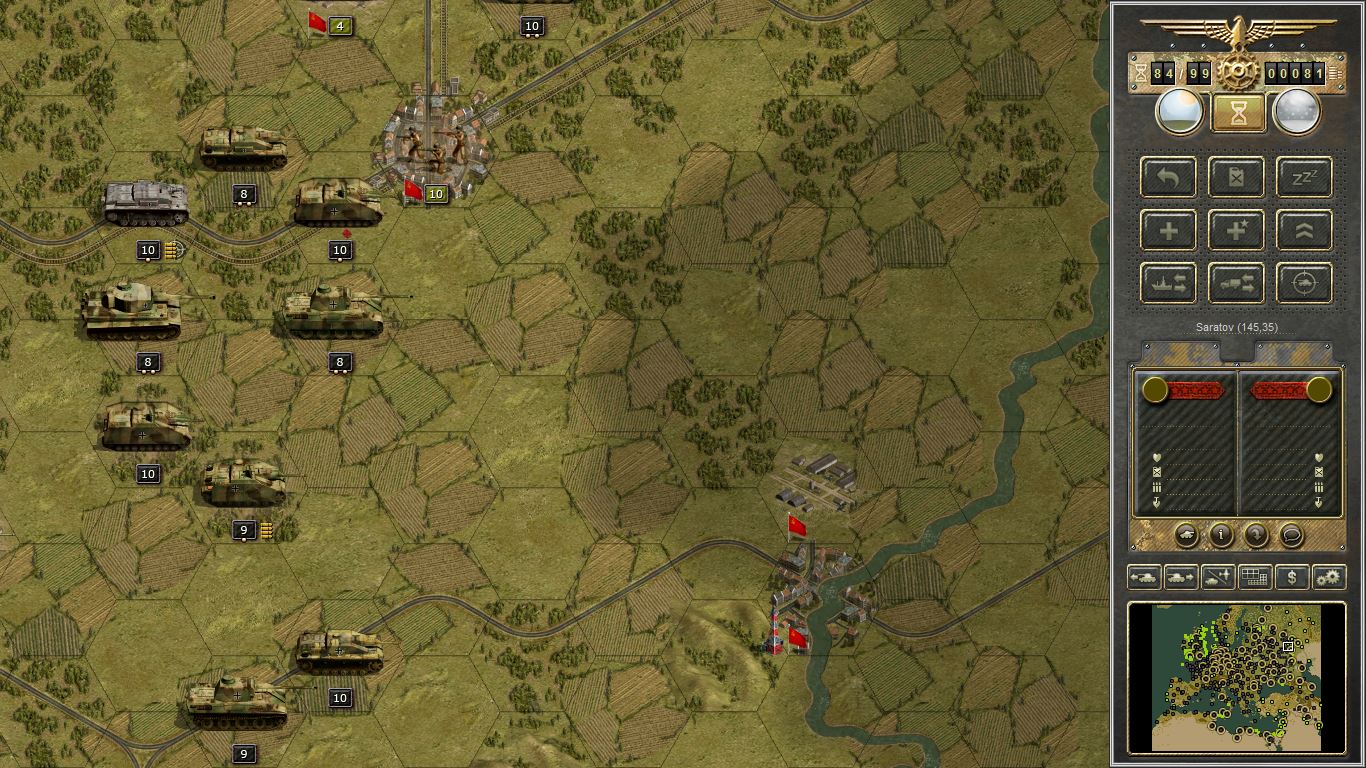The width and height of the screenshot is (1366, 768).
Task: Click the red strength bar in unit panel
Action: (x=1195, y=390)
